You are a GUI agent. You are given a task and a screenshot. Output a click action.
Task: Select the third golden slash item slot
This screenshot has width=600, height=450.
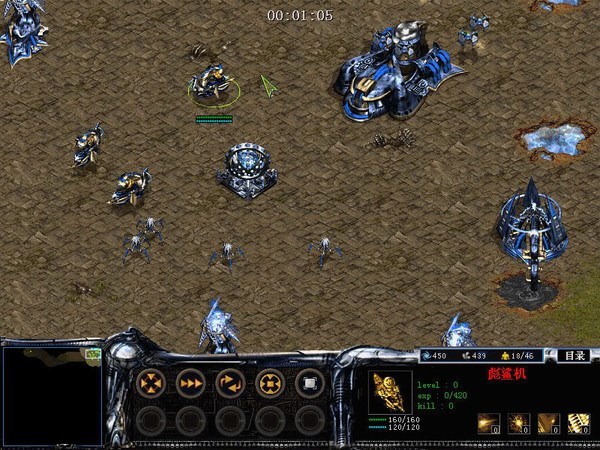[x=548, y=423]
